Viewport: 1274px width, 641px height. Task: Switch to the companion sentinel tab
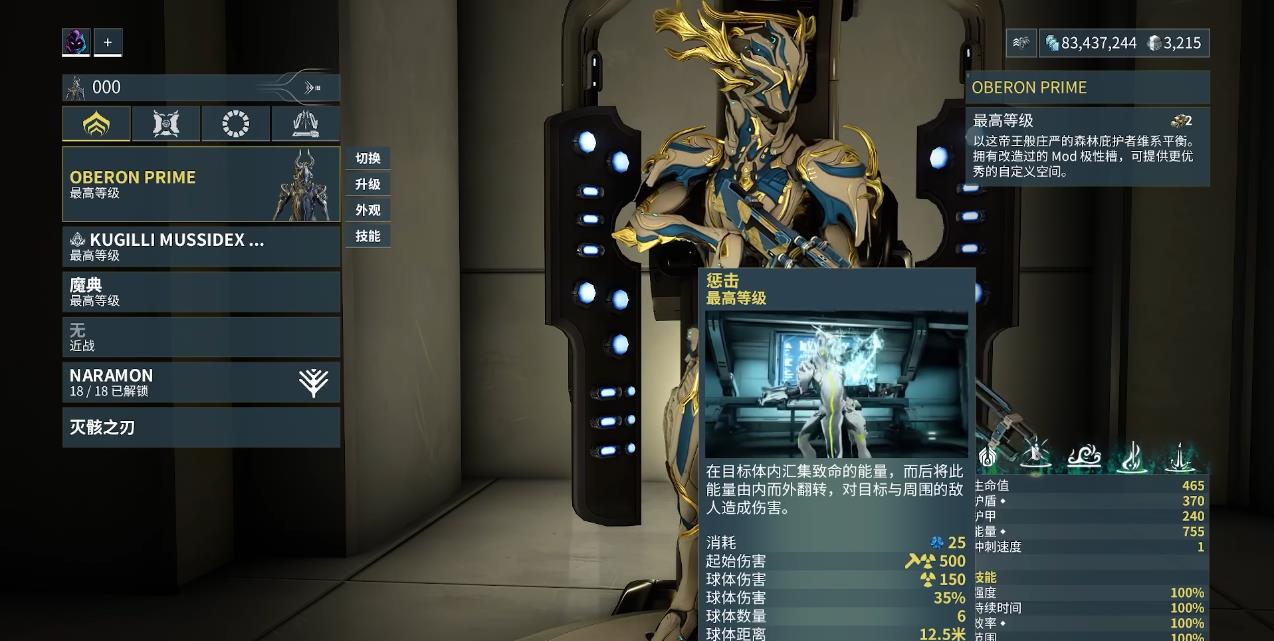[166, 124]
